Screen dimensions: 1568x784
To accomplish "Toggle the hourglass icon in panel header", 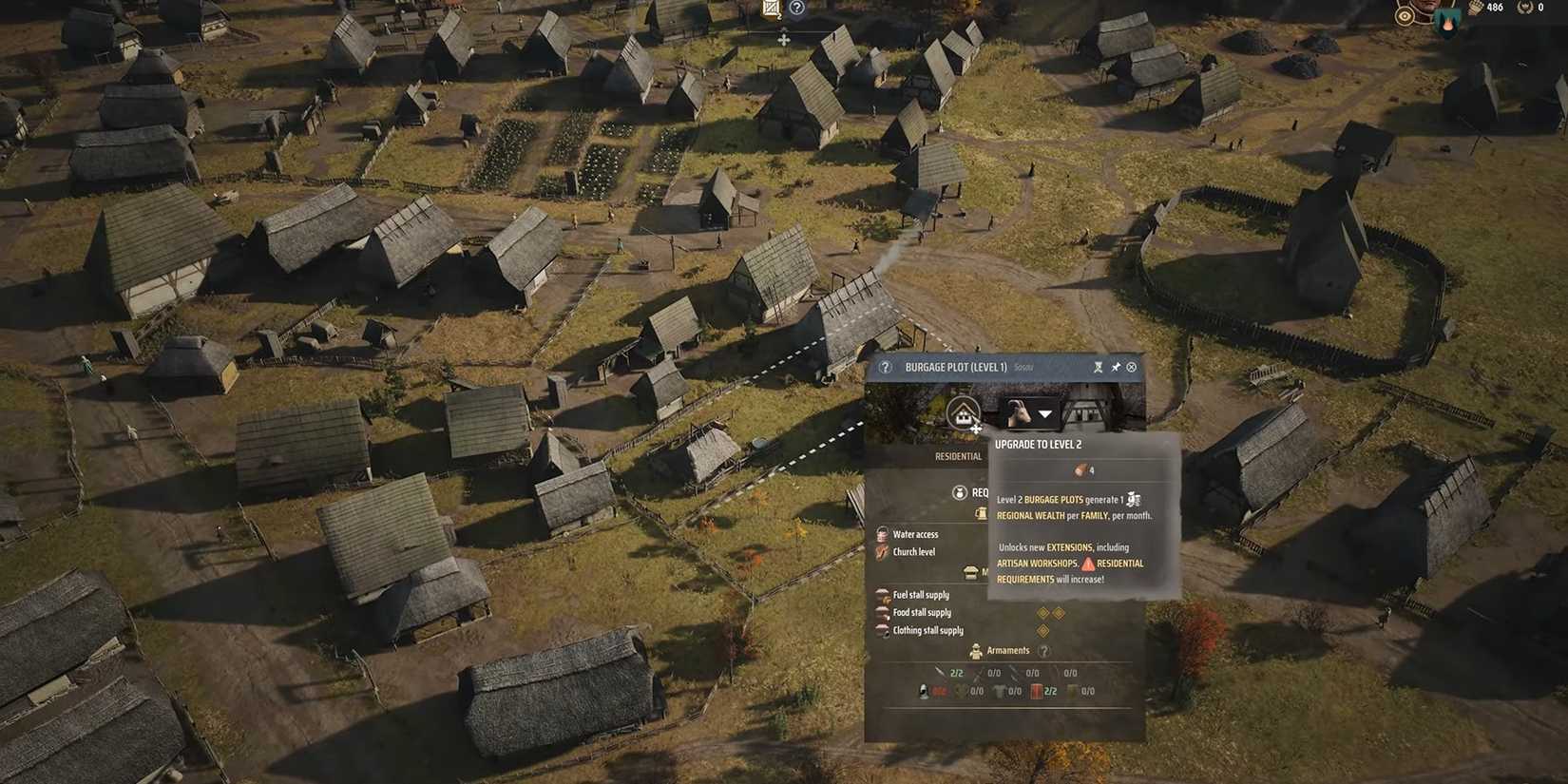I will [1098, 368].
